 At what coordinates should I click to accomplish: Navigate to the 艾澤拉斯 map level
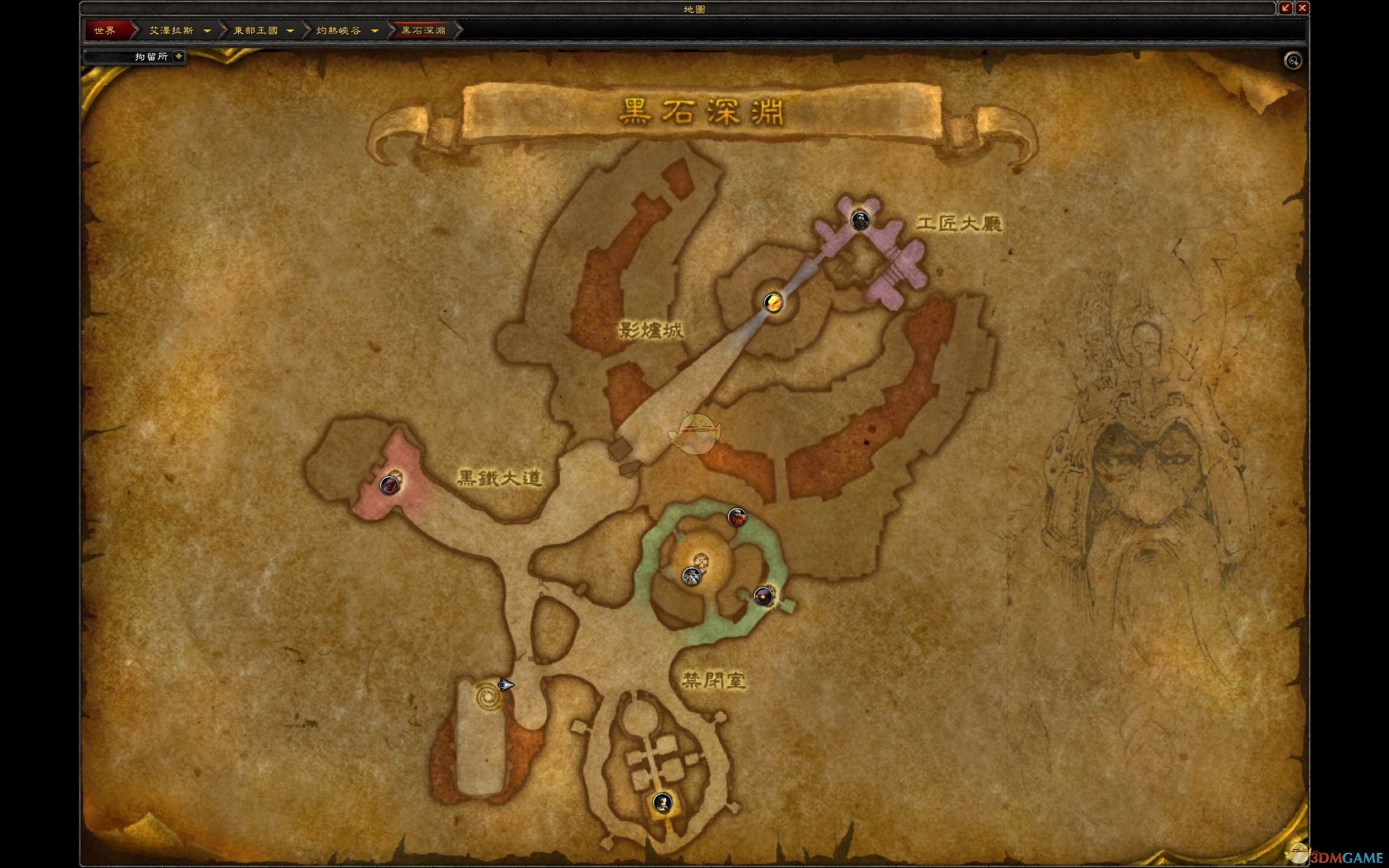171,30
